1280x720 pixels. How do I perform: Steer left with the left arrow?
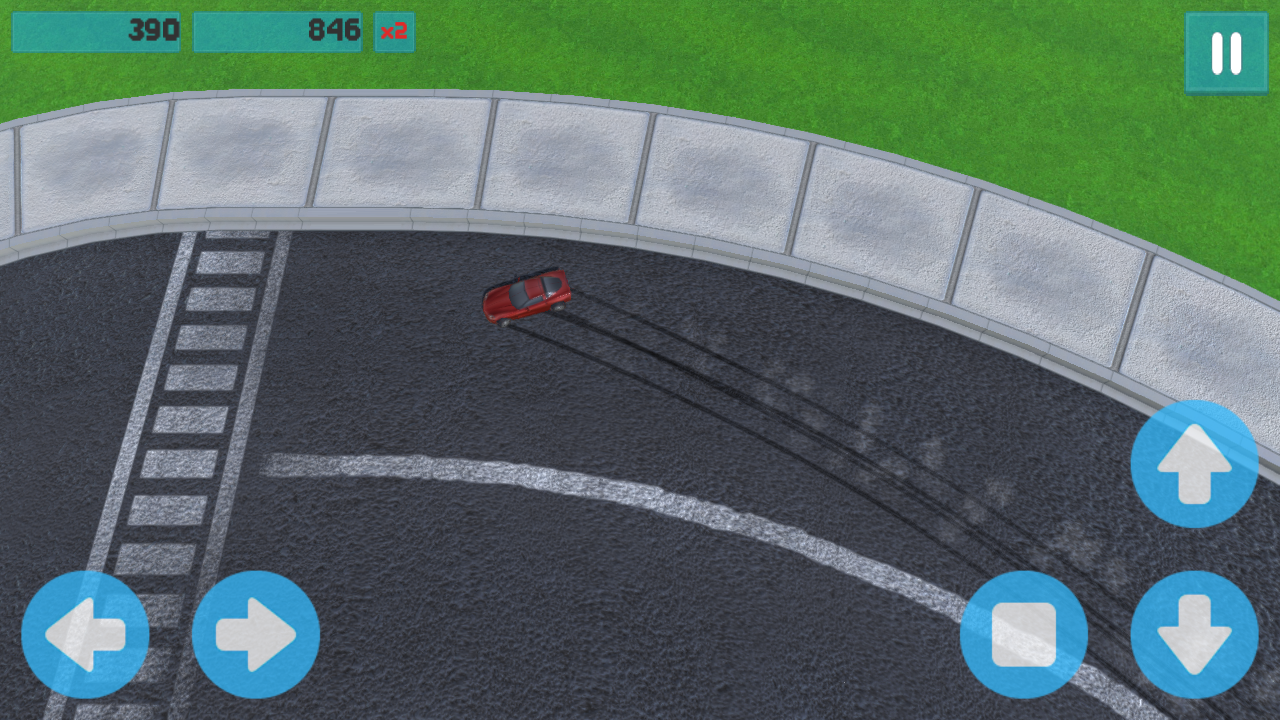click(85, 634)
